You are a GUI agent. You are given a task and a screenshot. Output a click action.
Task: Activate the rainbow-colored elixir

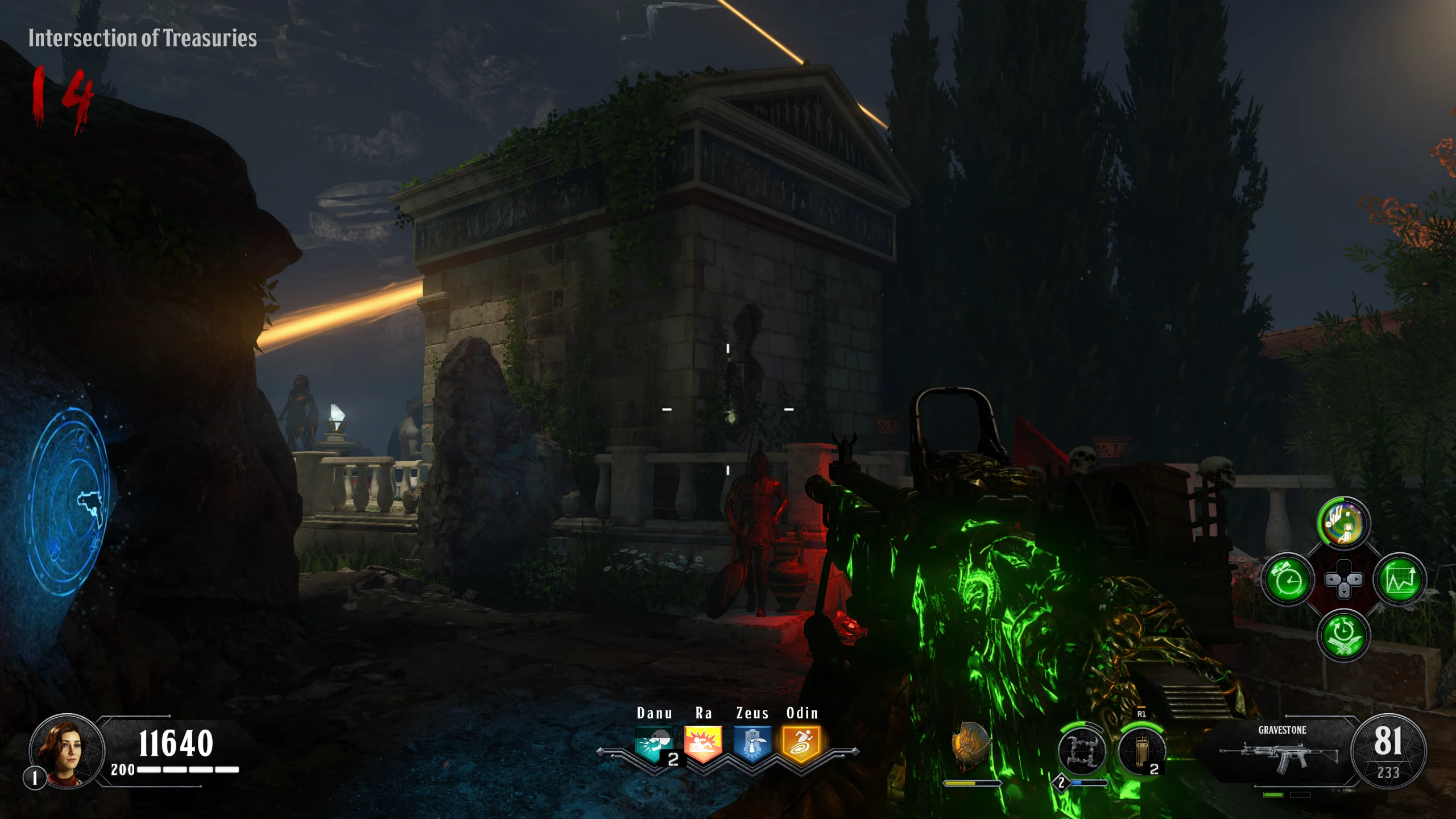pyautogui.click(x=1343, y=523)
